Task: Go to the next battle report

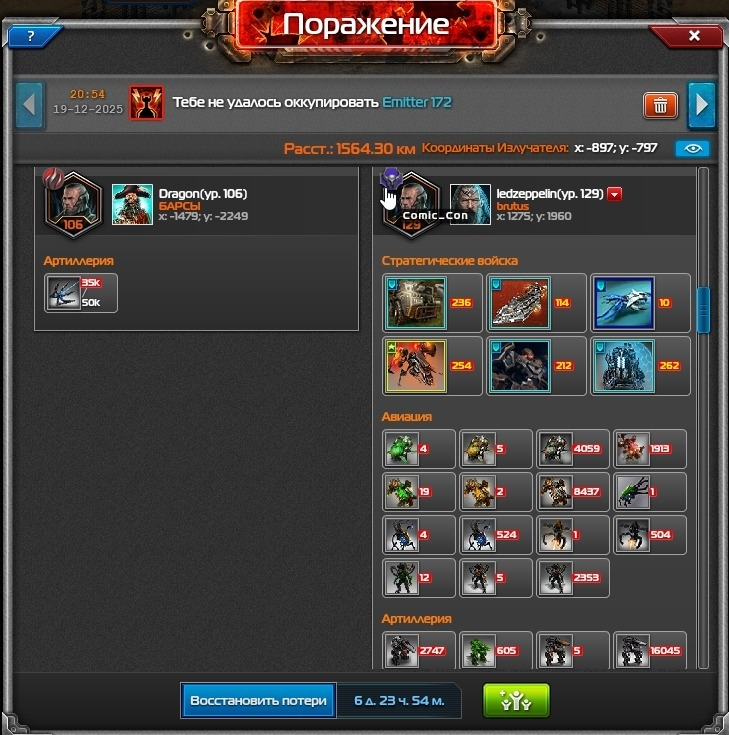Action: pyautogui.click(x=702, y=104)
